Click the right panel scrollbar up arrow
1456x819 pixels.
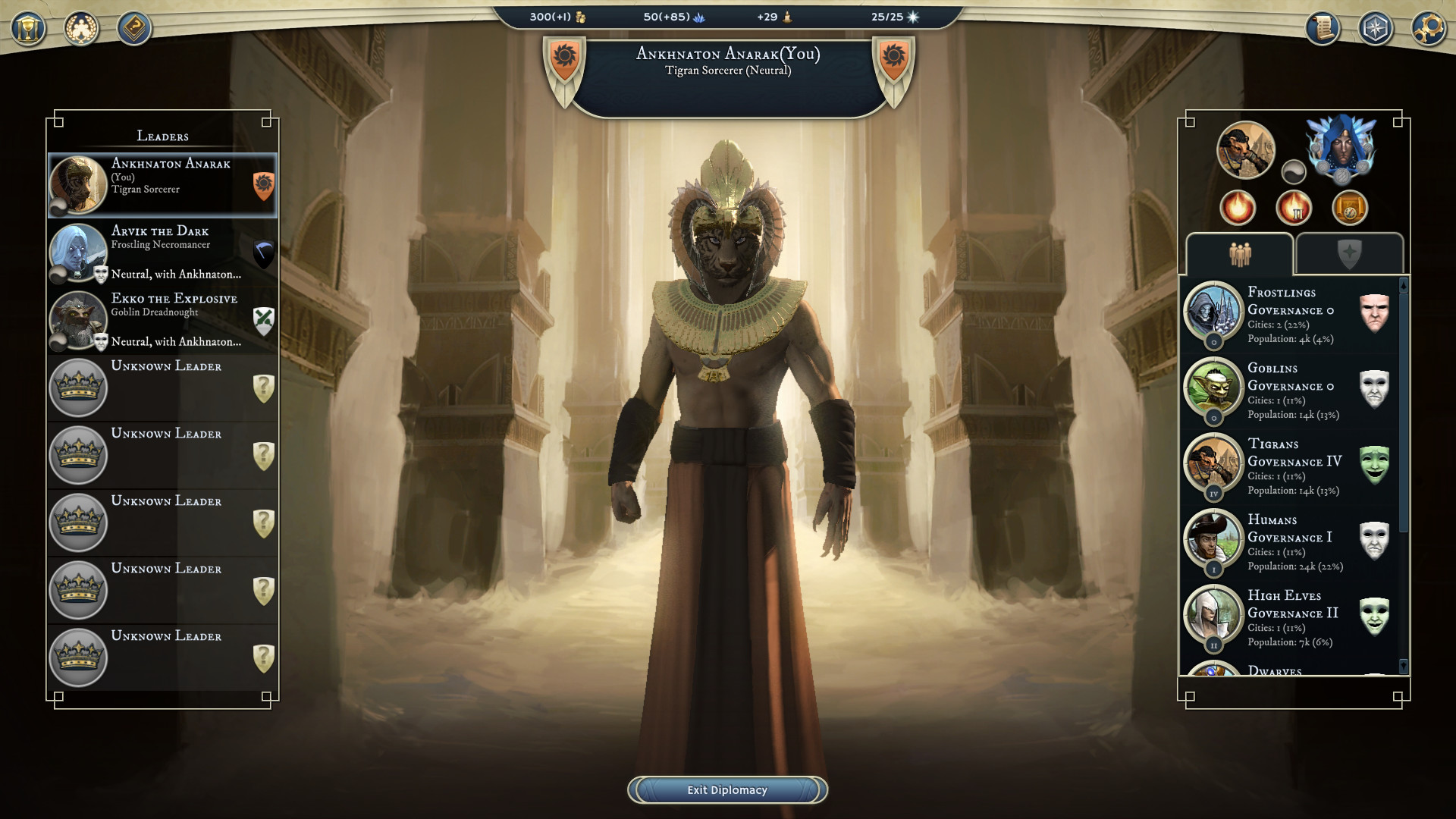(x=1404, y=286)
